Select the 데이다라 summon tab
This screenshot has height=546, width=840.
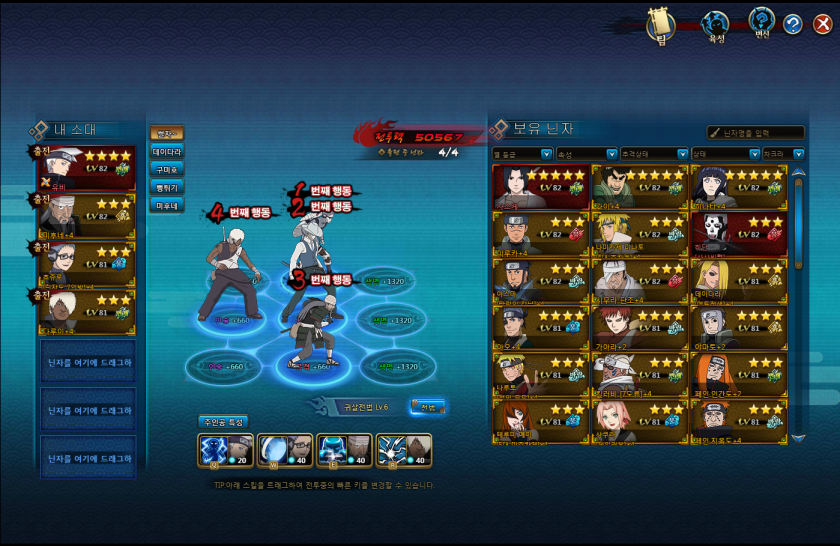click(166, 151)
